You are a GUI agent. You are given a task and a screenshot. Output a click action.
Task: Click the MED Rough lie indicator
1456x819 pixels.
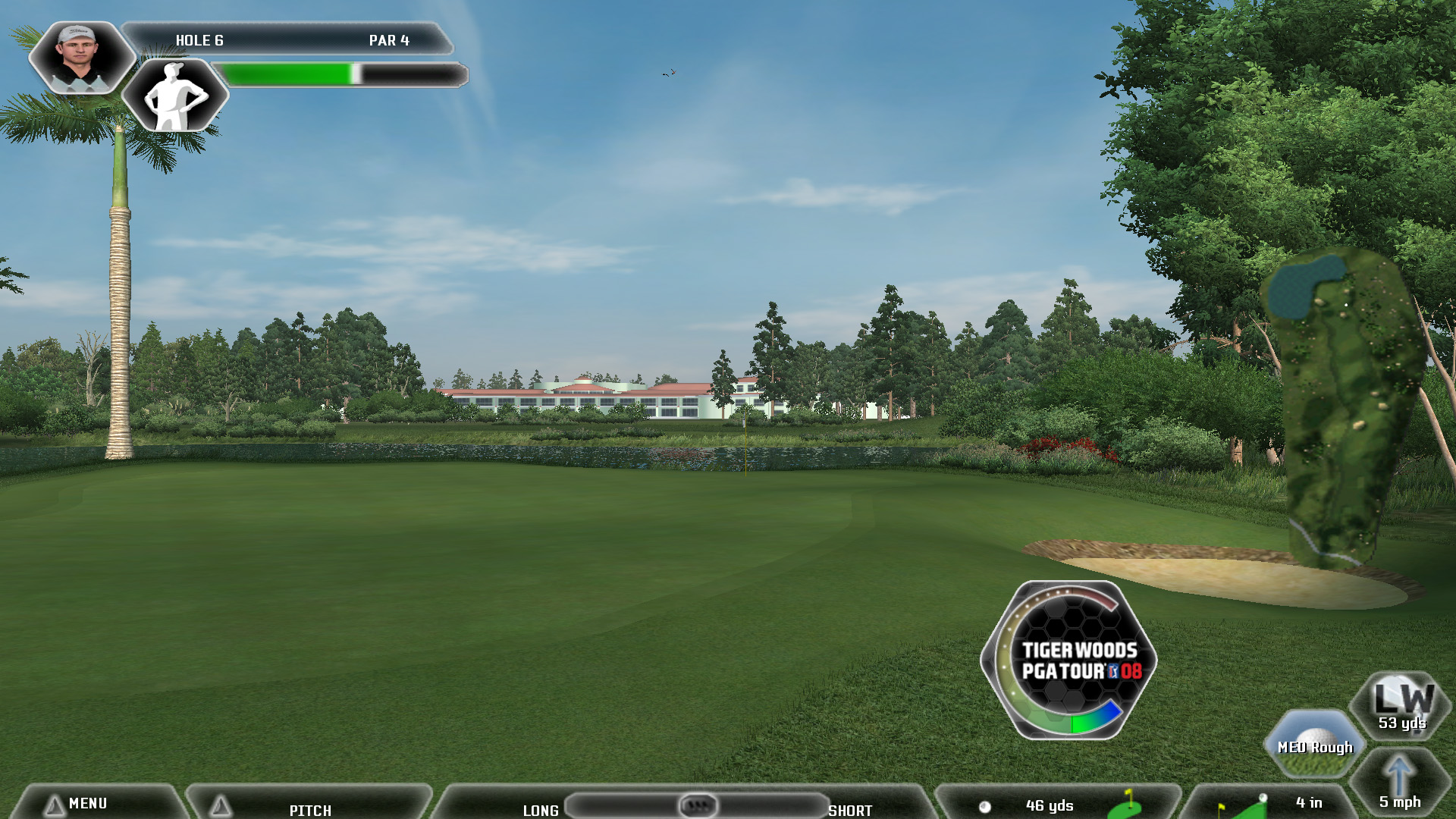tap(1315, 745)
